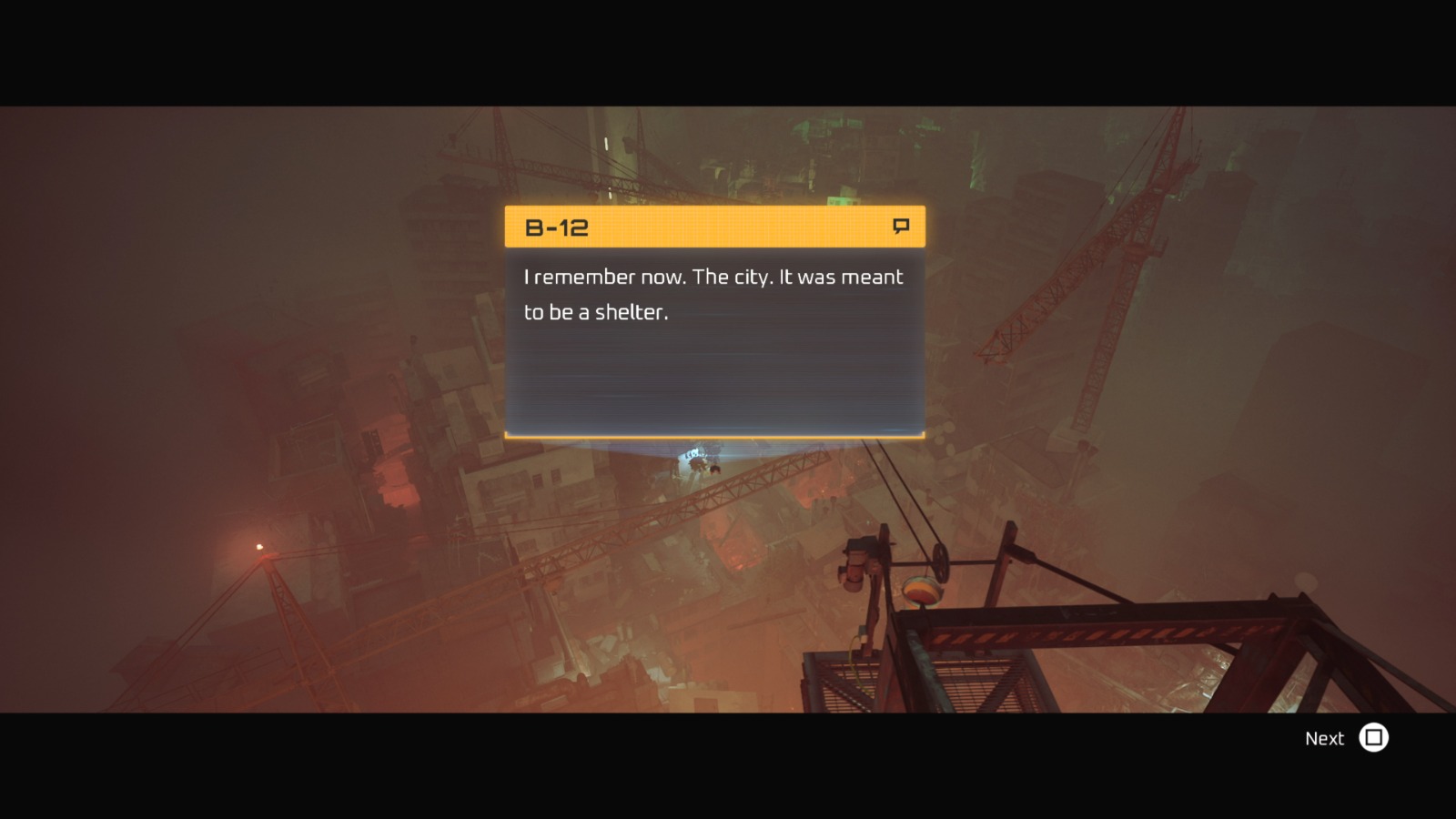Expand the yellow header bar of the dialogue
Screen dimensions: 1456x819
point(715,227)
